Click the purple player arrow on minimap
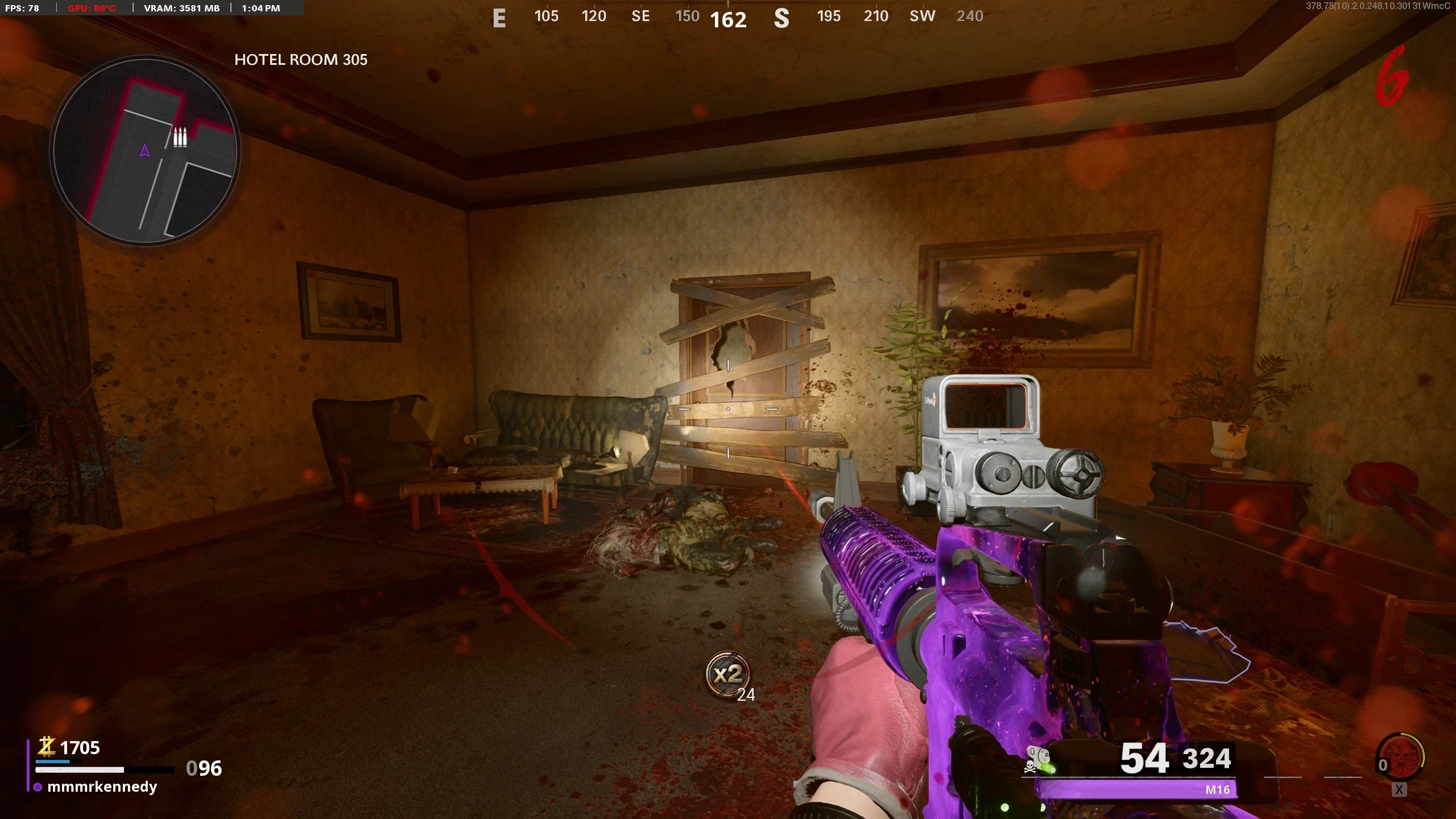The height and width of the screenshot is (819, 1456). click(144, 151)
